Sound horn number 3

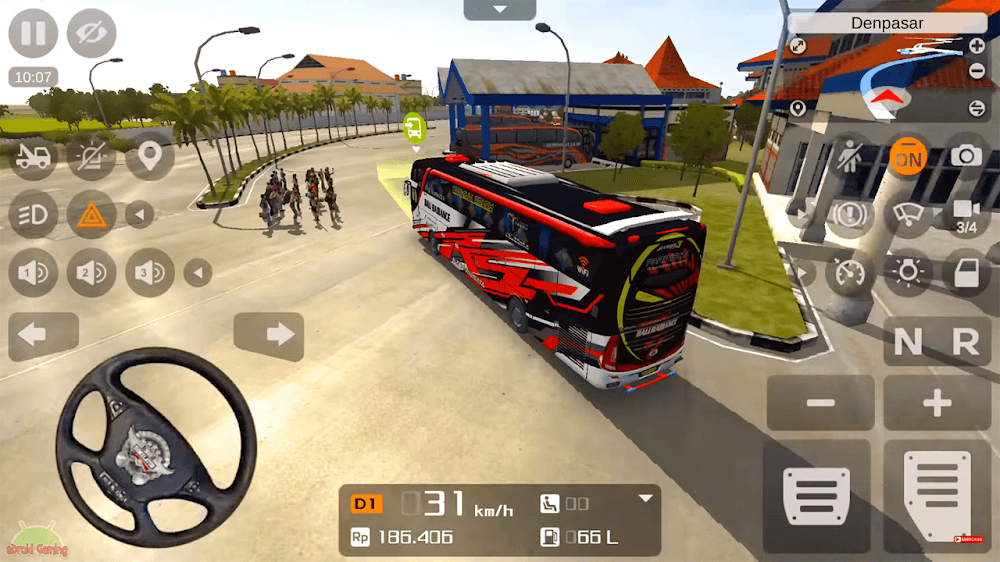(150, 272)
